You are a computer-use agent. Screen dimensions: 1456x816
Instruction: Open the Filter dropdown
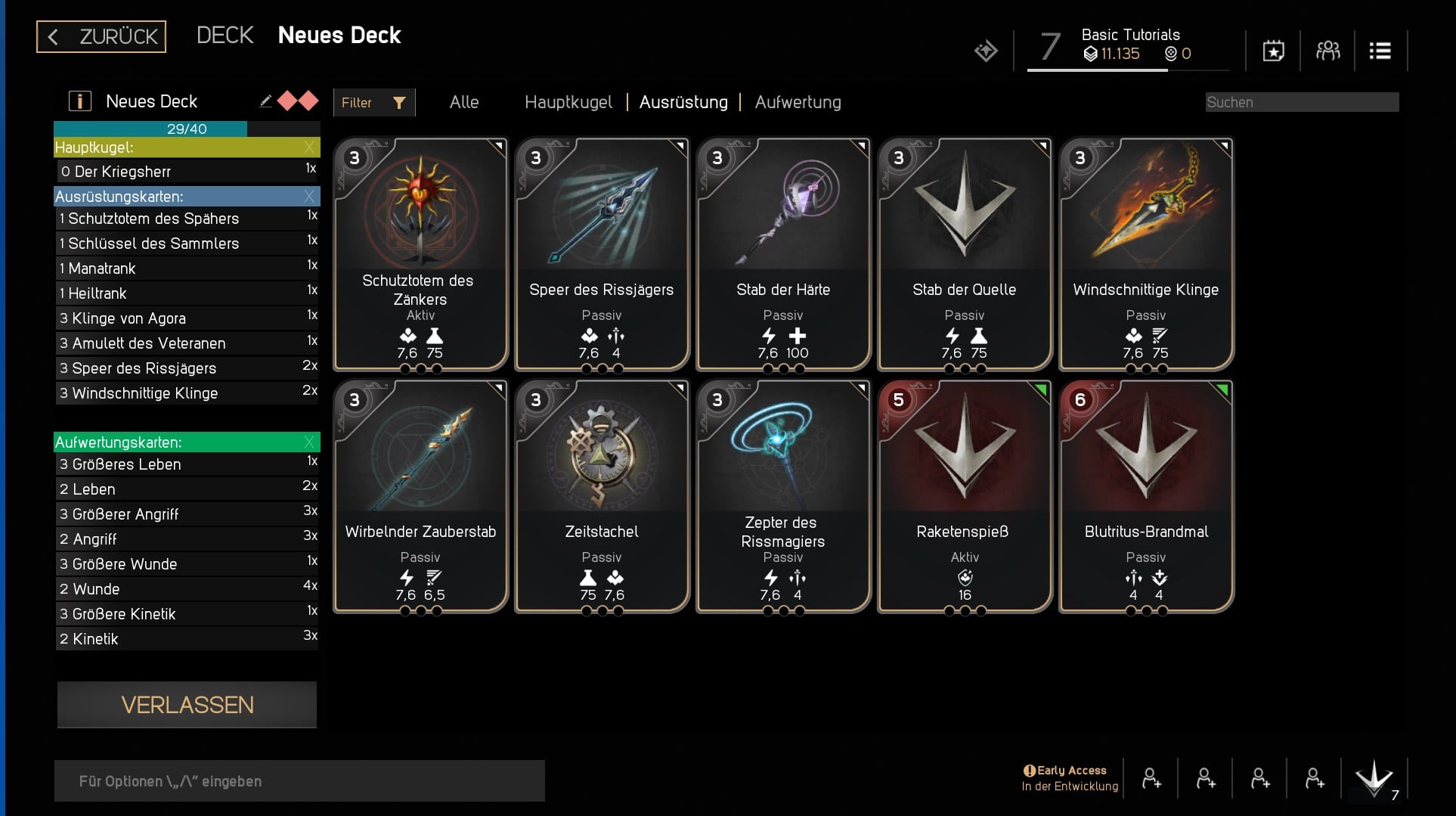tap(373, 103)
